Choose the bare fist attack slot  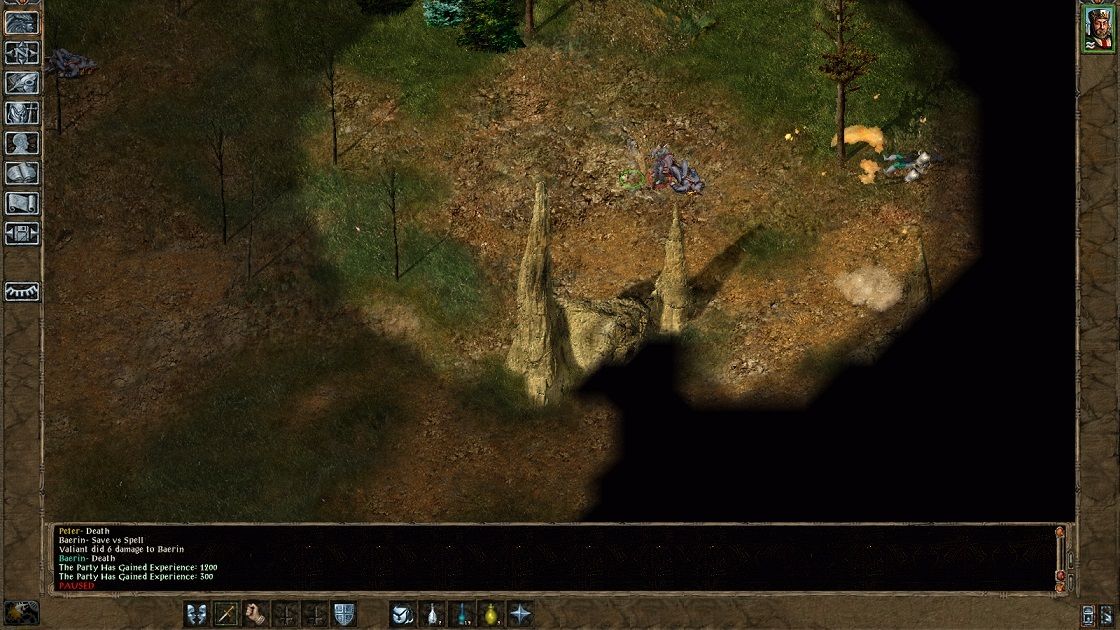coord(257,613)
